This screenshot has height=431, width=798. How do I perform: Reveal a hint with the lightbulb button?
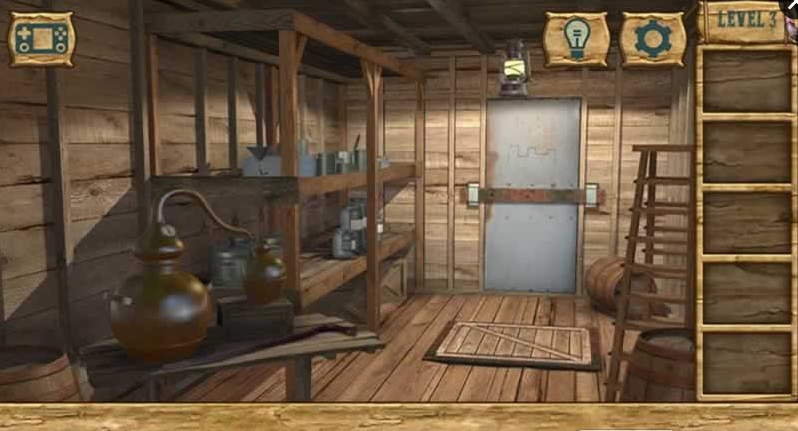pyautogui.click(x=576, y=39)
